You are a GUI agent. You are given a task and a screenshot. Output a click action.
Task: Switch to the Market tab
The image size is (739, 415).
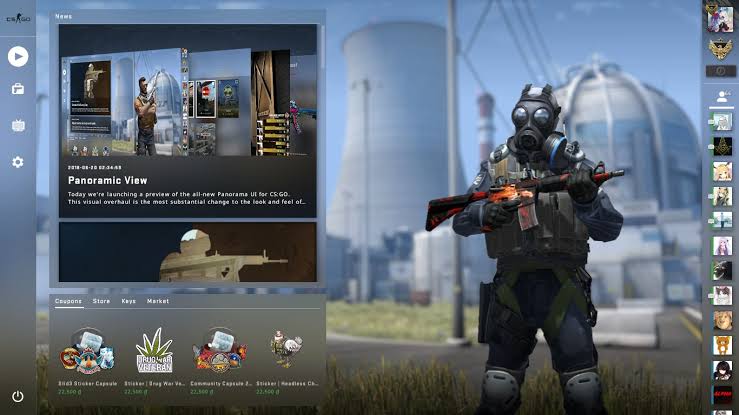pyautogui.click(x=158, y=301)
